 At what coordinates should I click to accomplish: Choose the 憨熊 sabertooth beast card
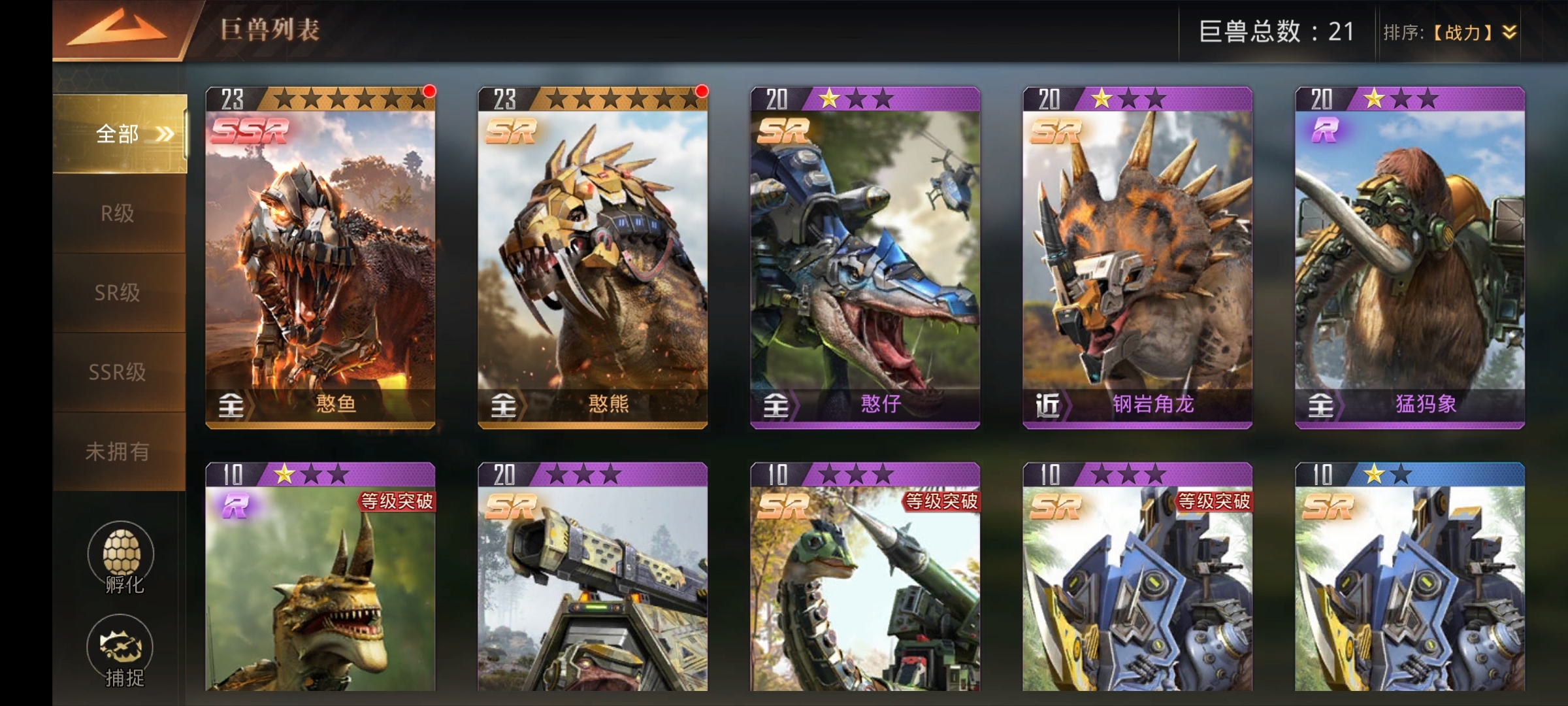[593, 258]
